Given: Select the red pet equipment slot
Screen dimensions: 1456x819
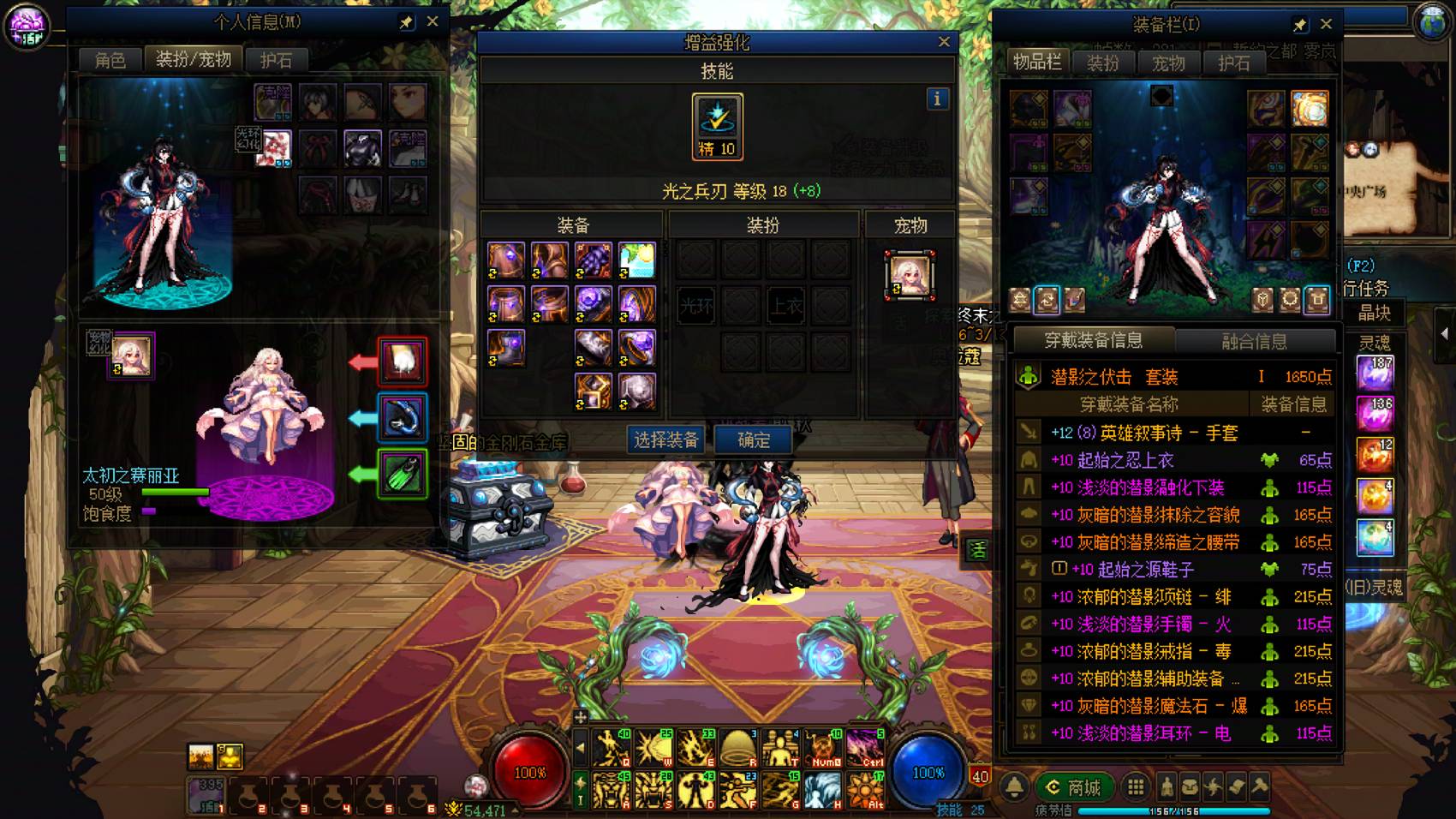Looking at the screenshot, I should tap(403, 361).
